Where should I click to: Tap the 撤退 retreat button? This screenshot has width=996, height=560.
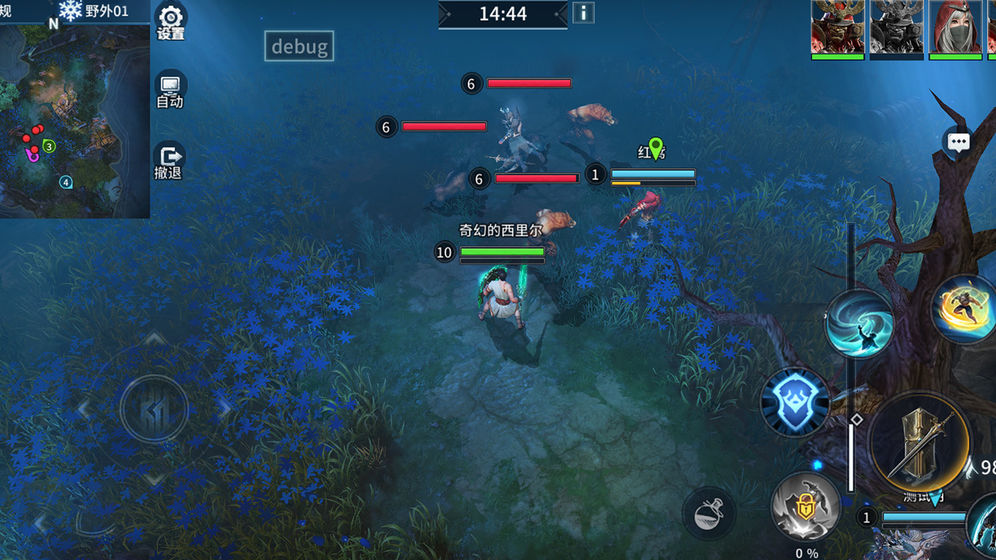(169, 162)
